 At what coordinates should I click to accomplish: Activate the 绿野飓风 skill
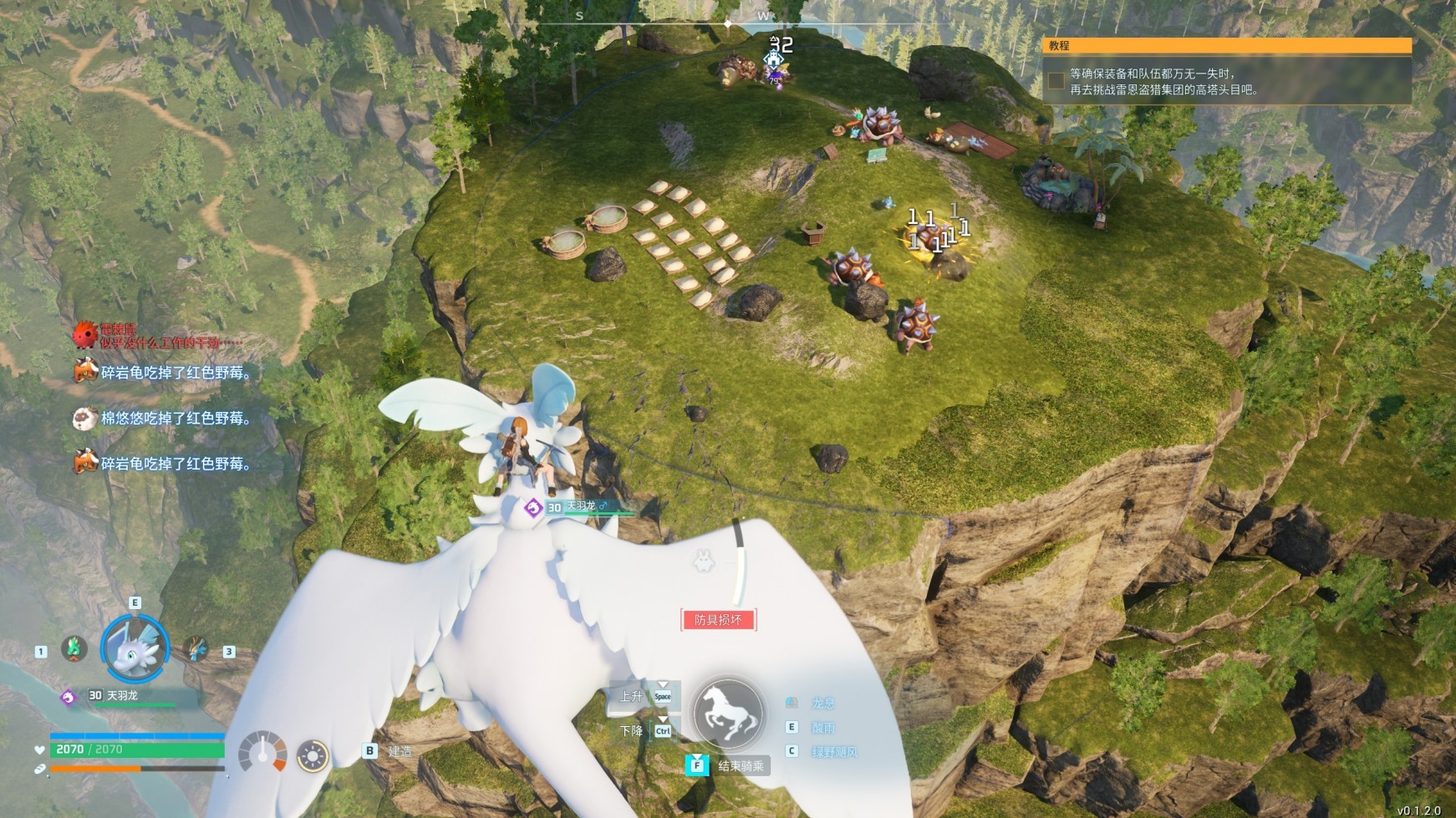point(833,752)
